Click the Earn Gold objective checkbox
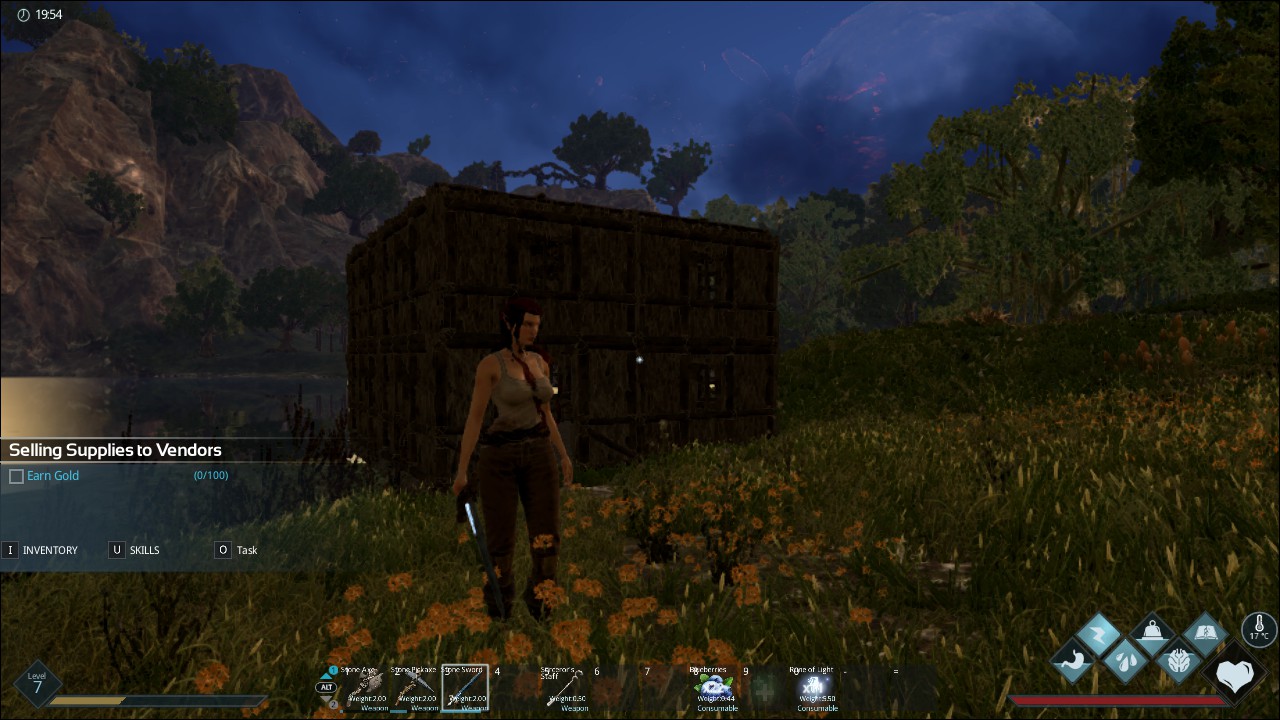 (x=16, y=476)
